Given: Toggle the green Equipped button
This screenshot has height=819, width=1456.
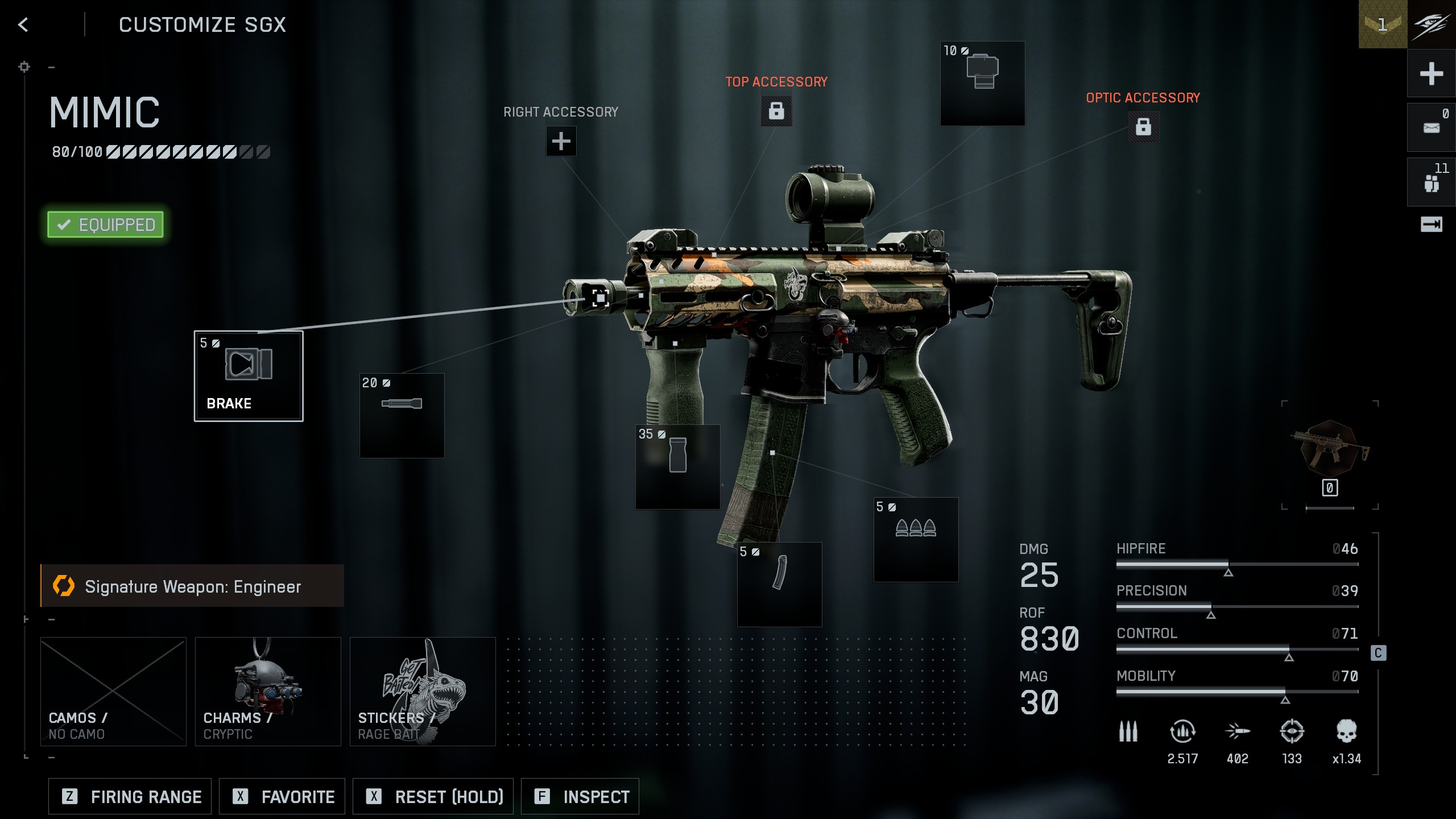Looking at the screenshot, I should pos(106,225).
